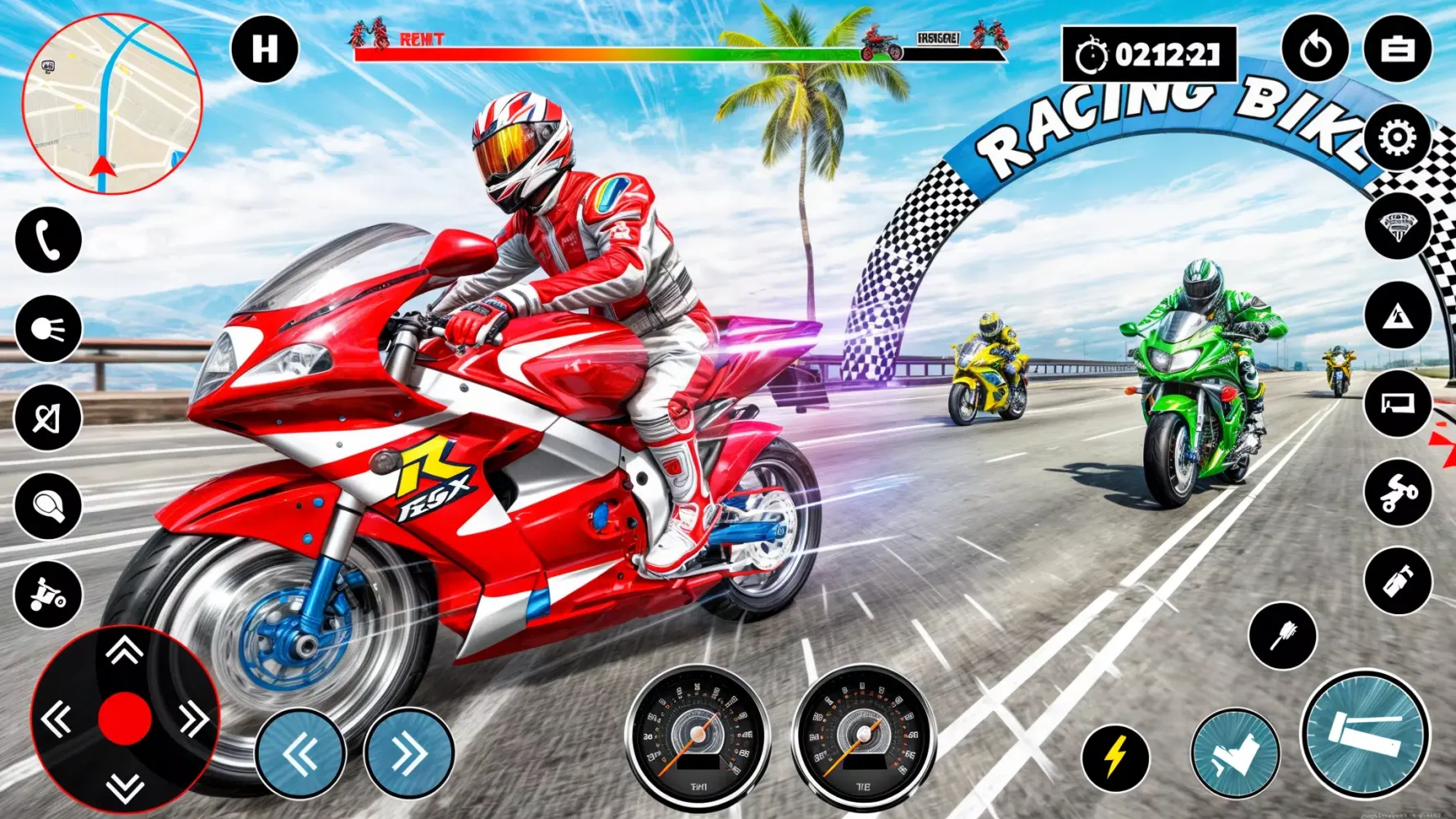Screen dimensions: 1456x819
Task: Tap the up chevron on the directional pad
Action: point(124,651)
